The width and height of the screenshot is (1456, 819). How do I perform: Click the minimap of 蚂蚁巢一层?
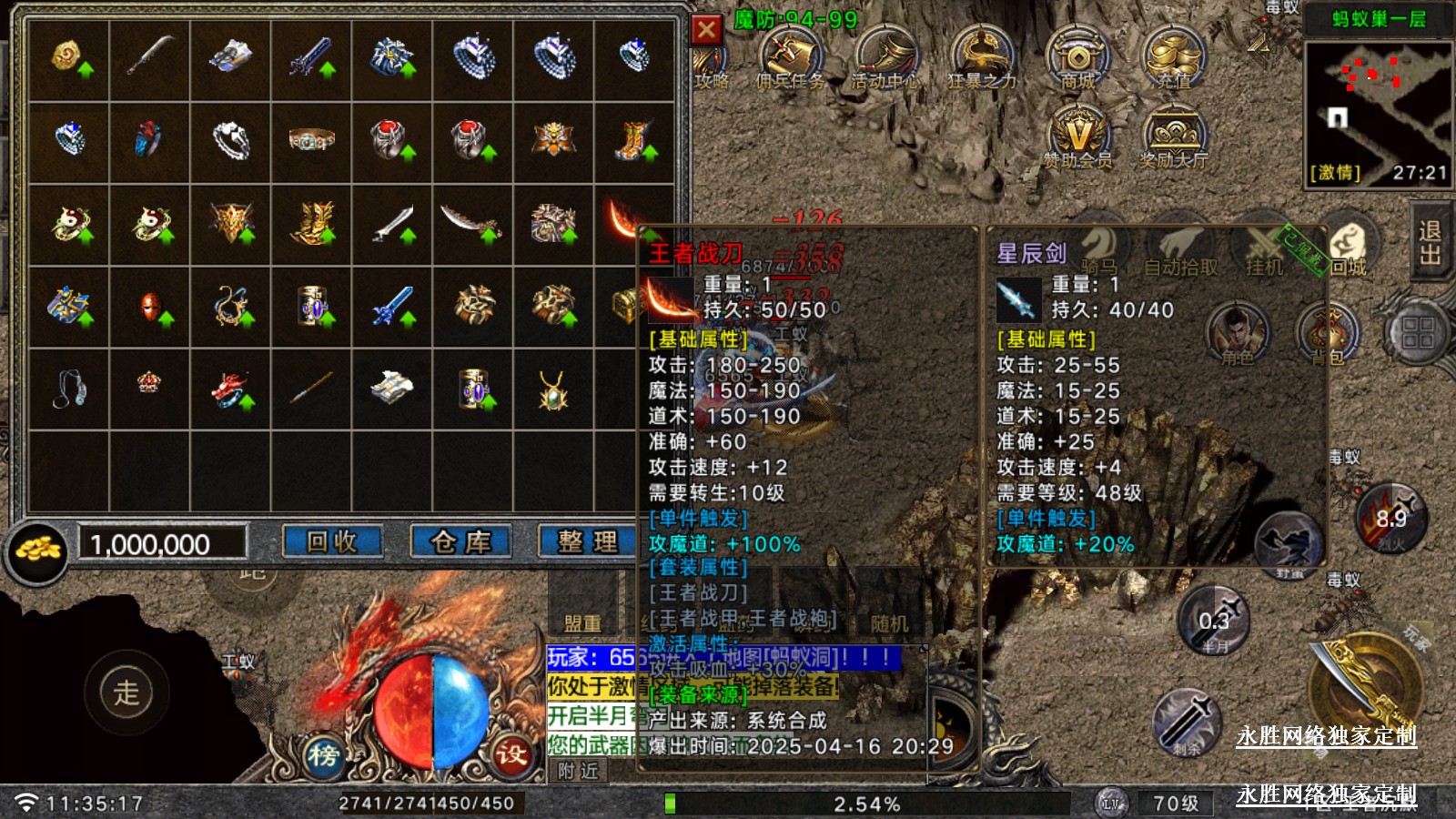point(1378,100)
